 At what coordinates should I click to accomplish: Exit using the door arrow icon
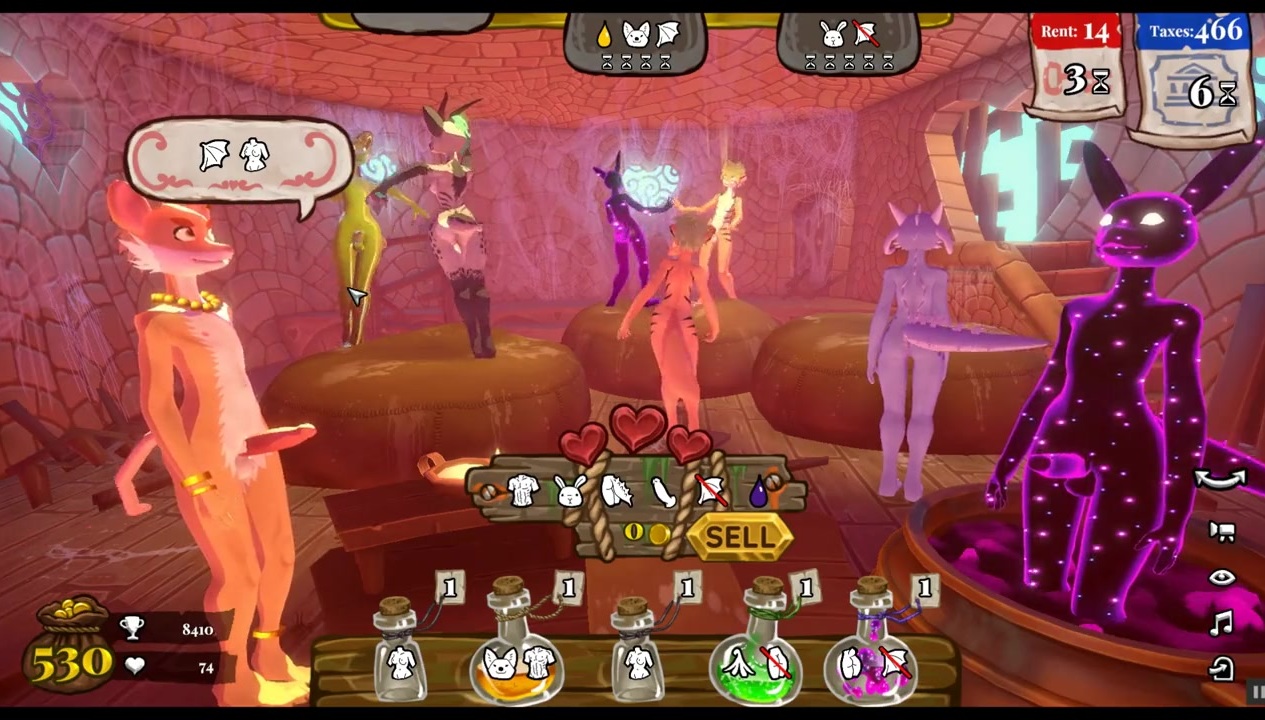1221,668
